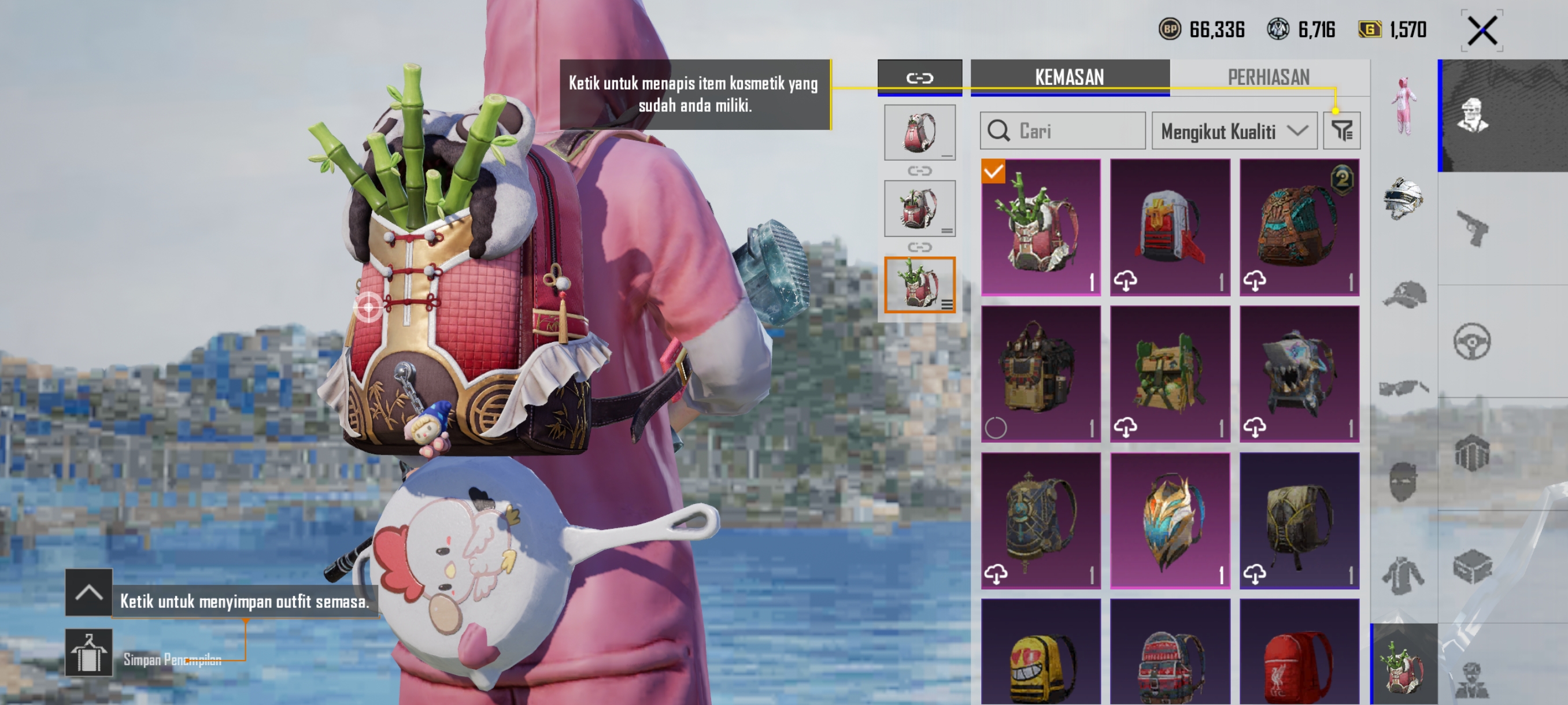Select the KEMASAN tab
The width and height of the screenshot is (1568, 705).
click(x=1069, y=77)
